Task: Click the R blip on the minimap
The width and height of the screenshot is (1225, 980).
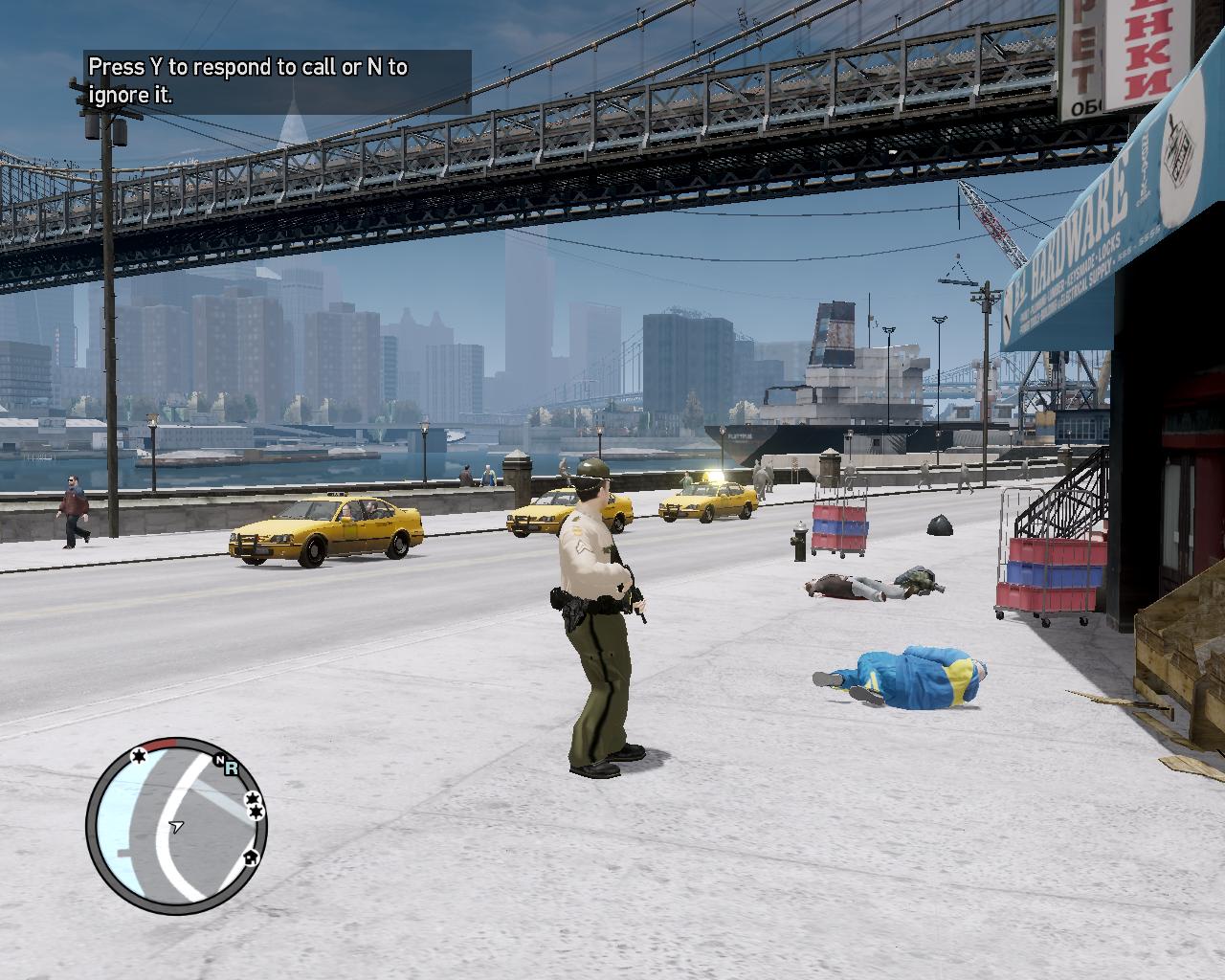Action: point(232,767)
